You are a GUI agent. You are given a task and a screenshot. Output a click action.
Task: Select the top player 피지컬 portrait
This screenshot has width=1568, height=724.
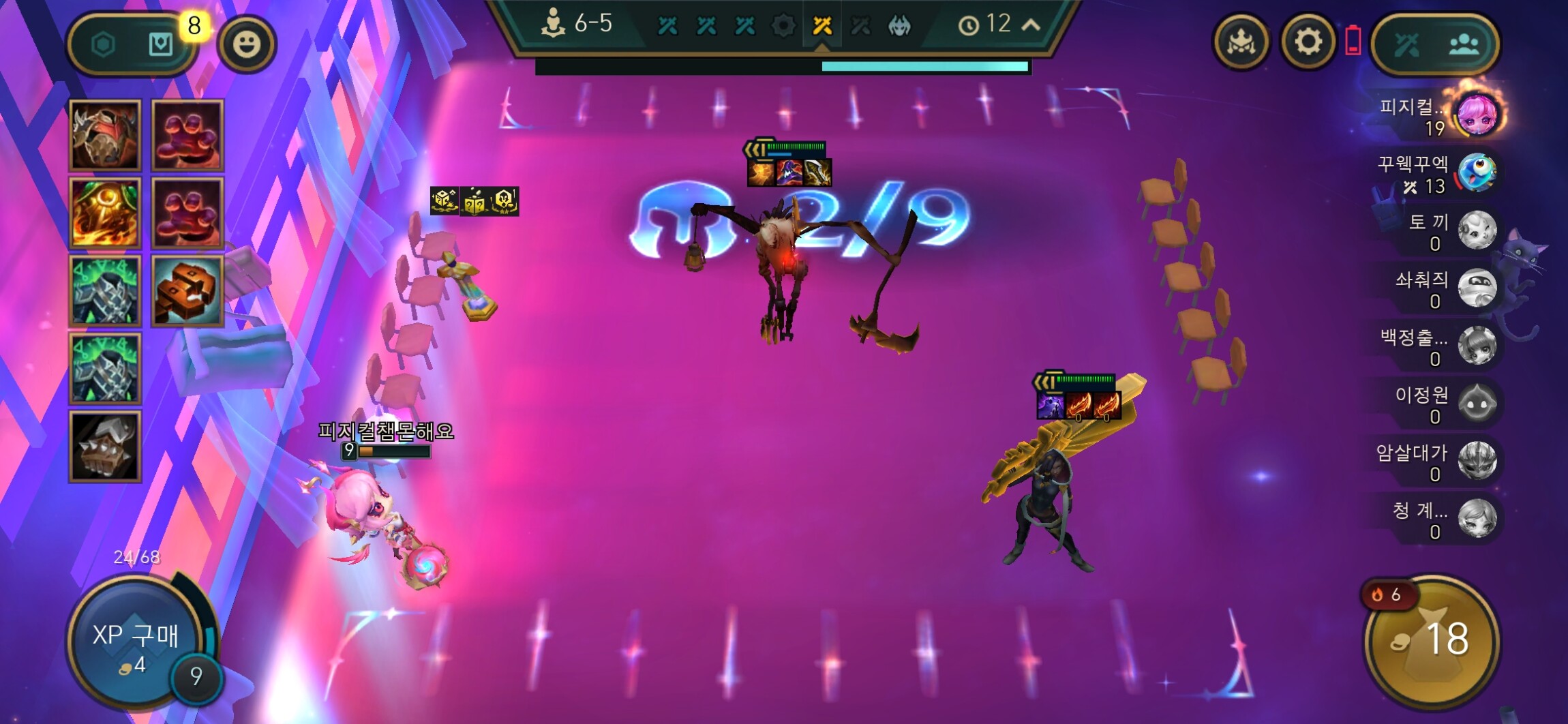pos(1477,114)
